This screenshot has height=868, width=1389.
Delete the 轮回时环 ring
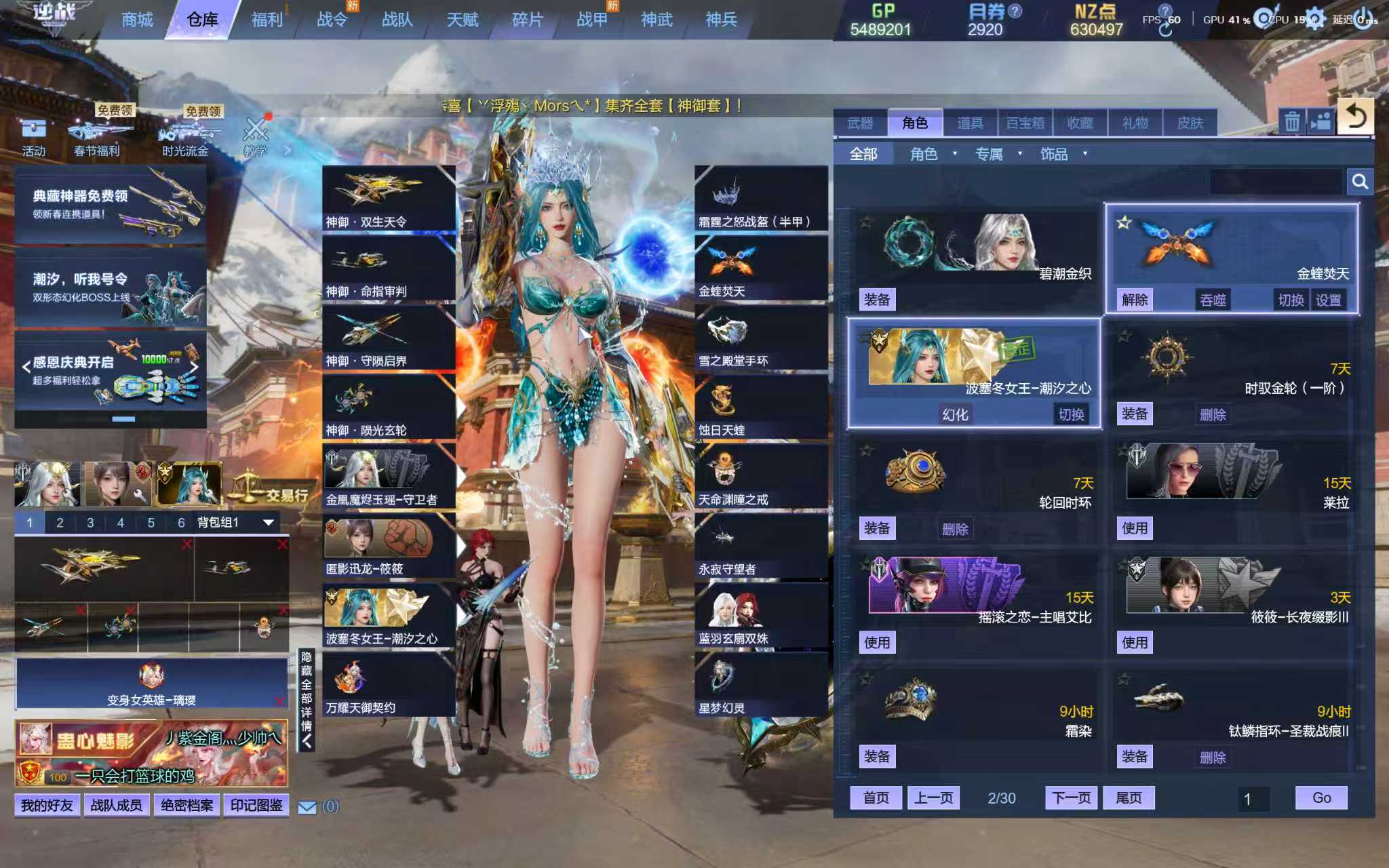(x=955, y=528)
